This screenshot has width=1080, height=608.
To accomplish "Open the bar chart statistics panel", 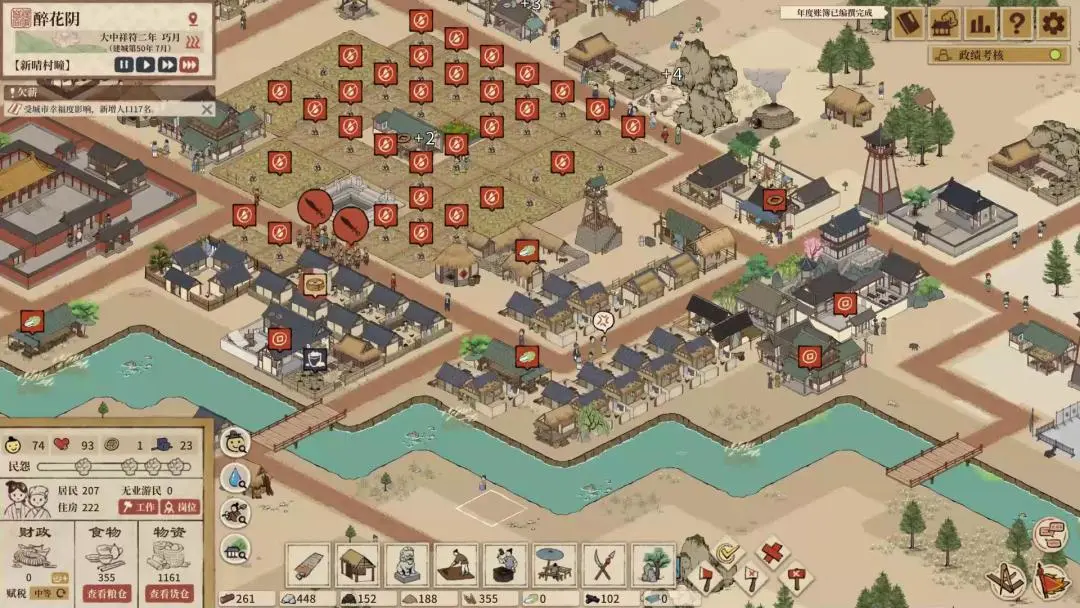I will click(979, 23).
